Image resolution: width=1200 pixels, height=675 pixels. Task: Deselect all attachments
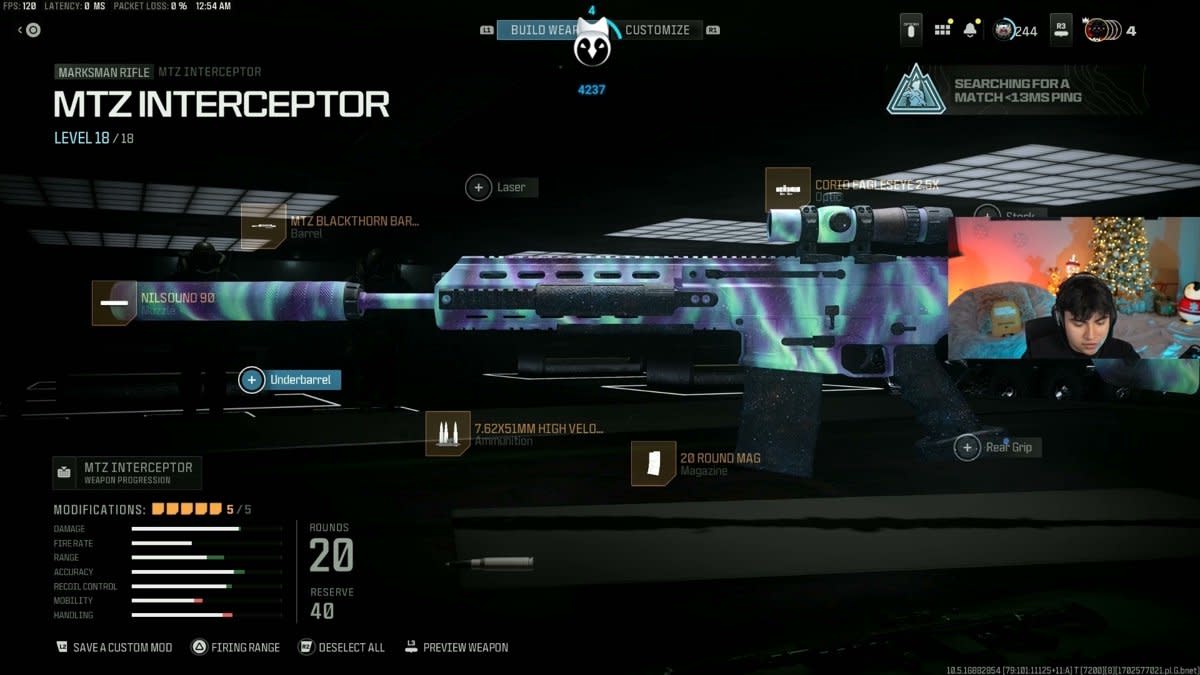(x=342, y=647)
